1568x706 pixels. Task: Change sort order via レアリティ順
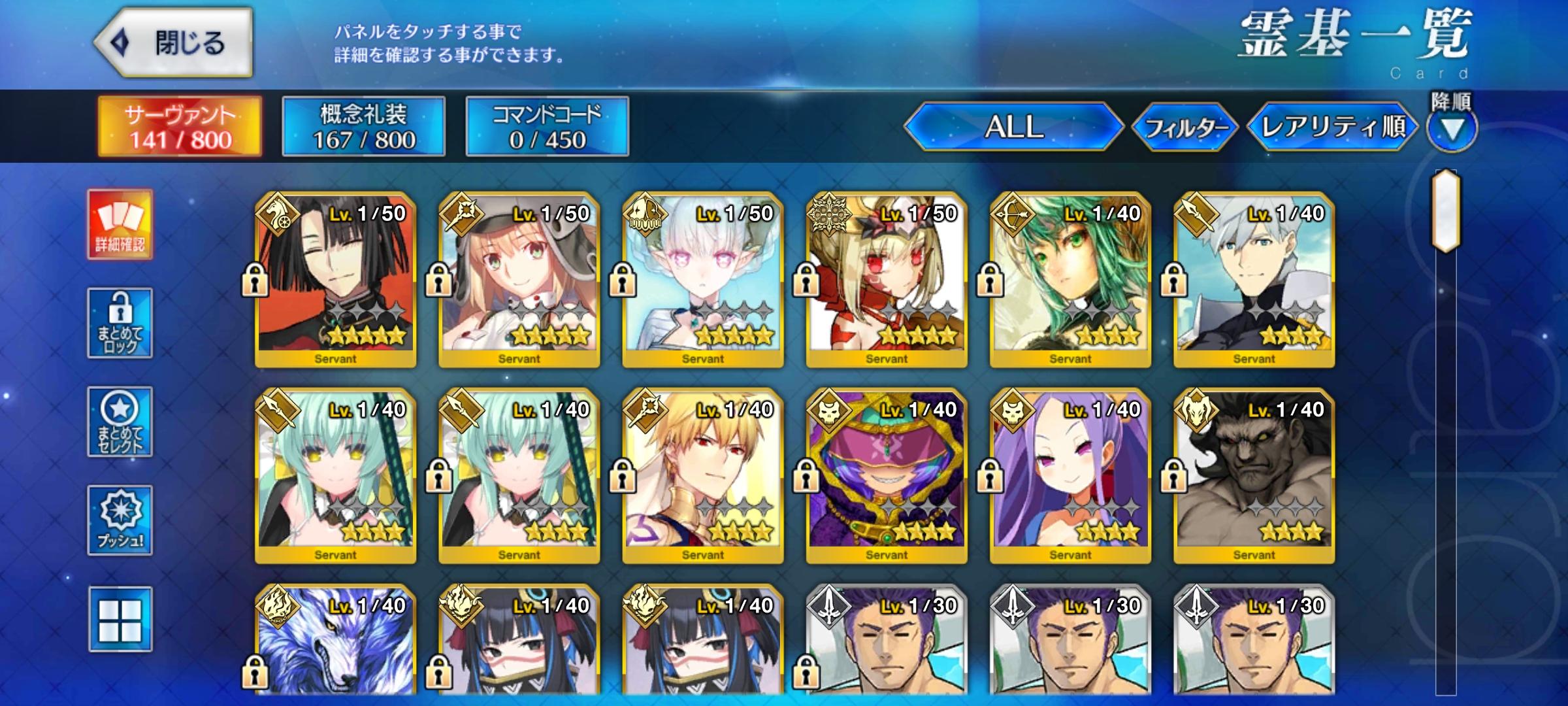(1333, 127)
